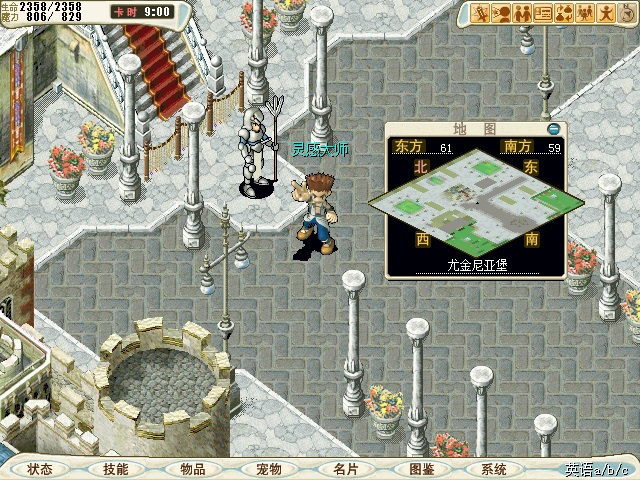The width and height of the screenshot is (640, 480).
Task: Click the sword battle icon
Action: [x=482, y=13]
